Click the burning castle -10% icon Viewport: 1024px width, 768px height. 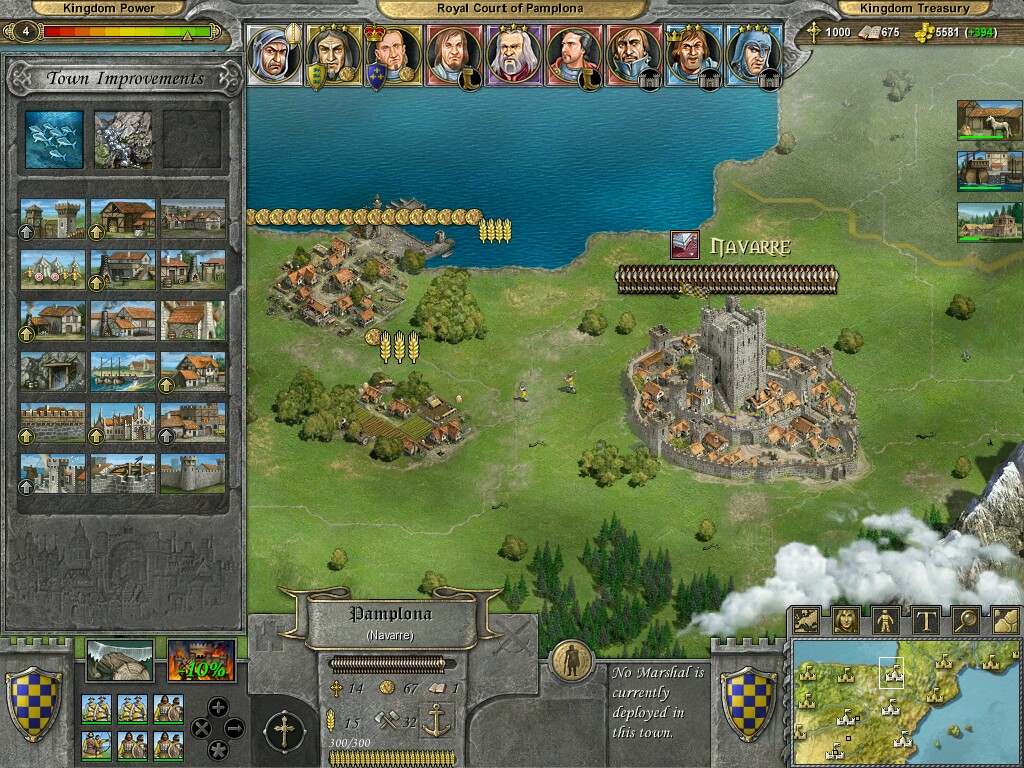(x=201, y=661)
